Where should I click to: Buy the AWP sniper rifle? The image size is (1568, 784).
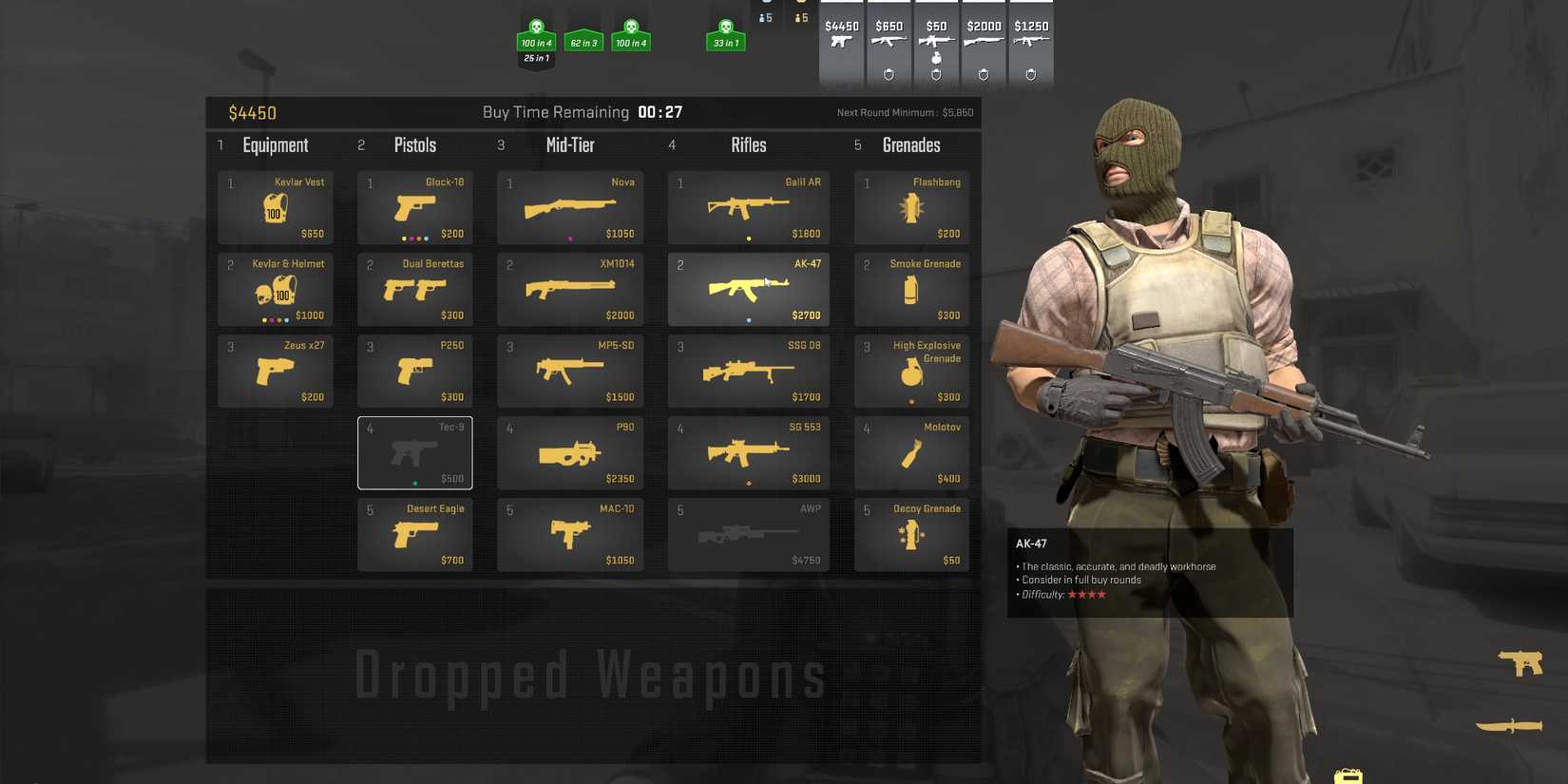(x=748, y=534)
